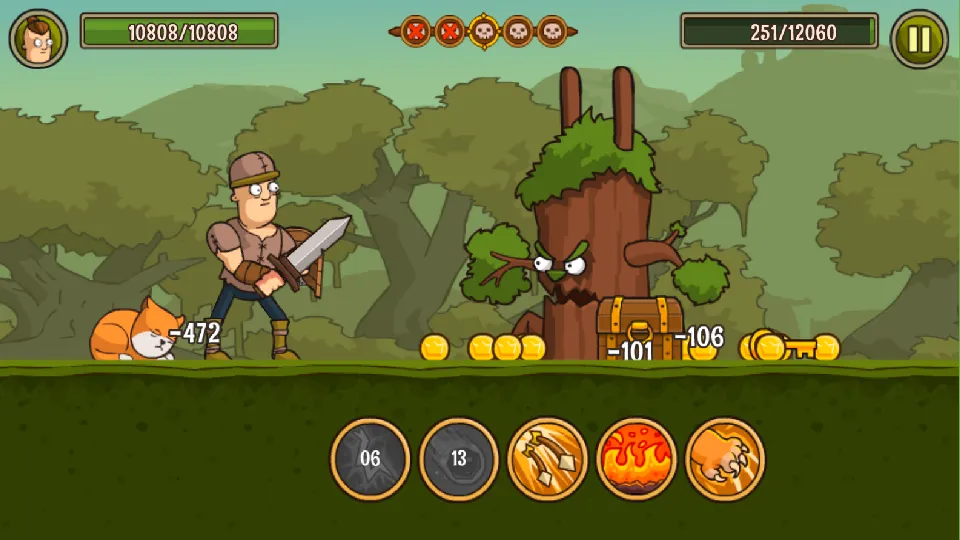Pause the game with the pause button

[x=918, y=39]
